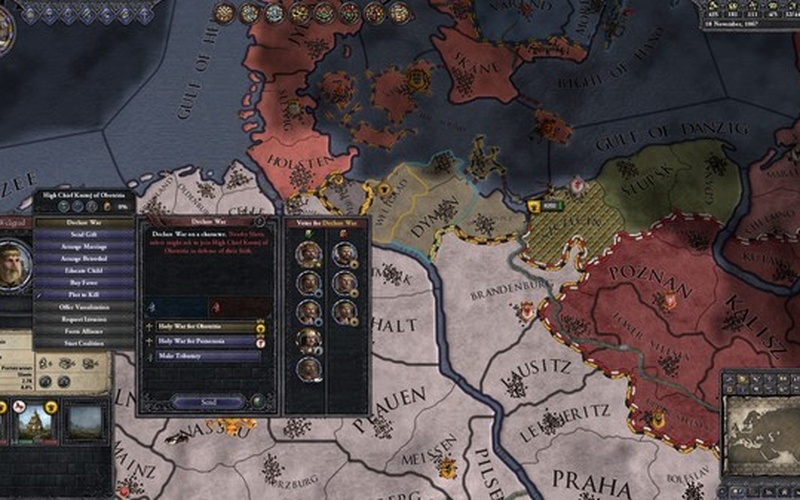
Task: Choose Offer Vassalization
Action: tap(84, 307)
